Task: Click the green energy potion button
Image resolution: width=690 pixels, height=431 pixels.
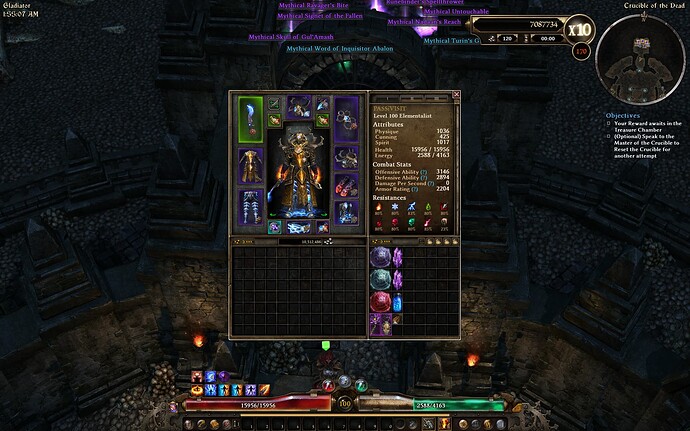Action: tap(359, 384)
